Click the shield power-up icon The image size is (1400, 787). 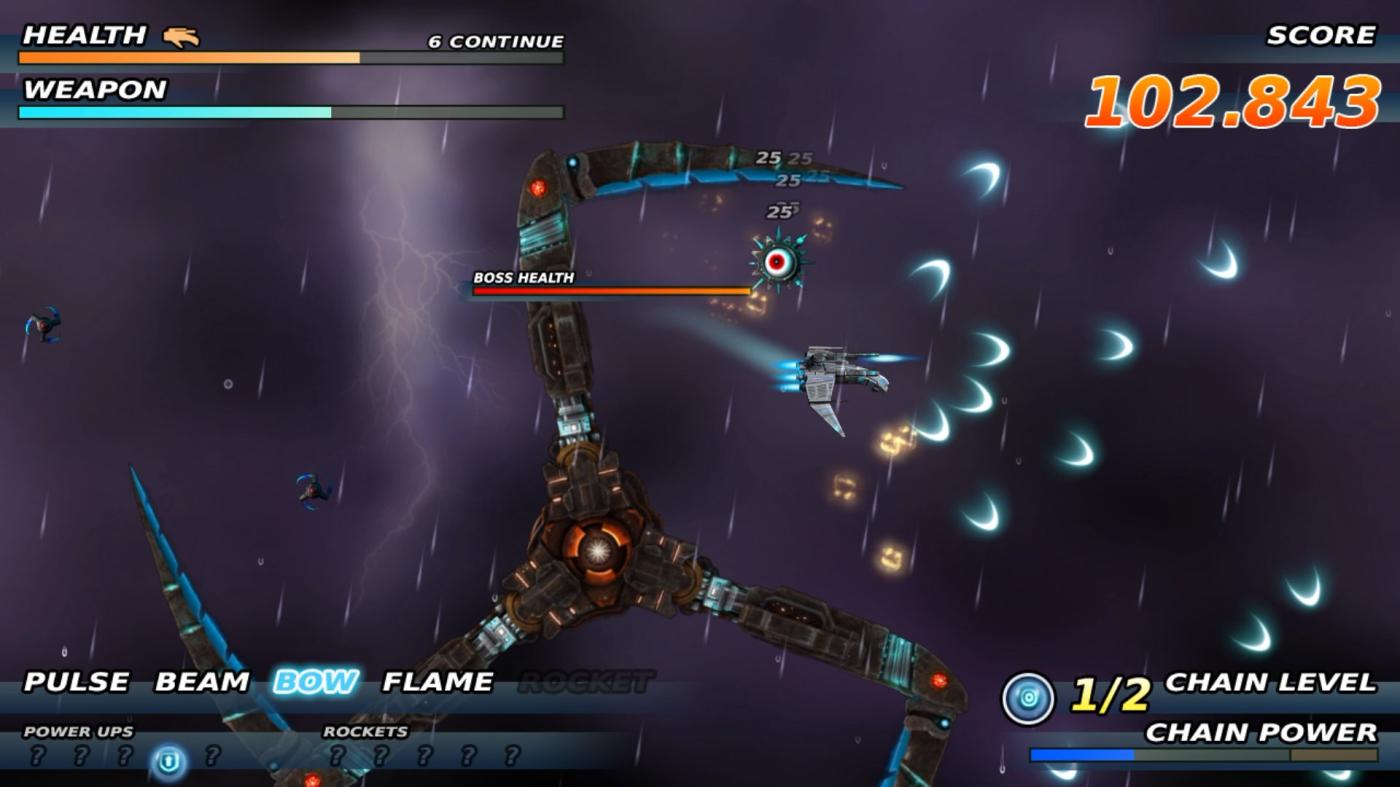point(169,762)
